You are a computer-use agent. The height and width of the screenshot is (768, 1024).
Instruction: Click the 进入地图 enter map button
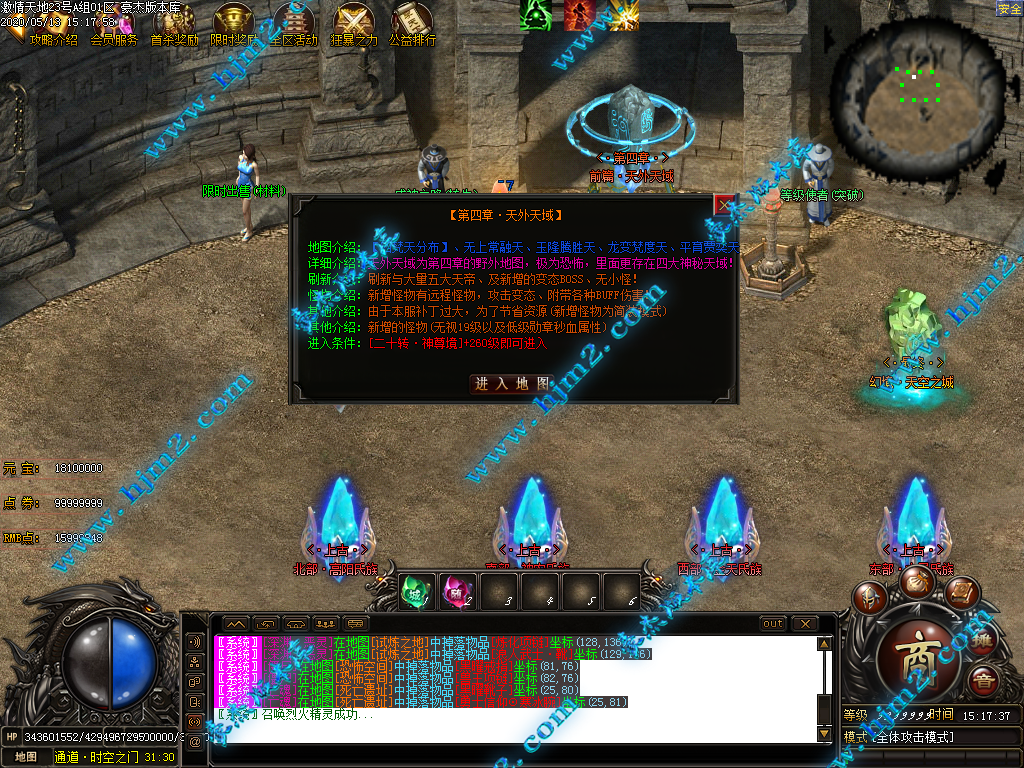(x=512, y=383)
